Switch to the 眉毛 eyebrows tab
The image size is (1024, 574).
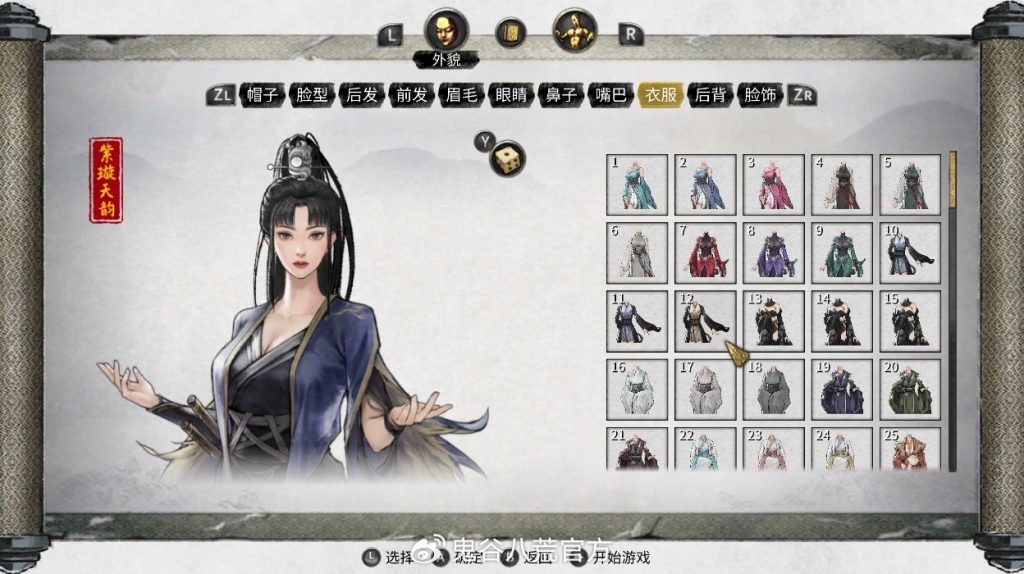pos(461,96)
